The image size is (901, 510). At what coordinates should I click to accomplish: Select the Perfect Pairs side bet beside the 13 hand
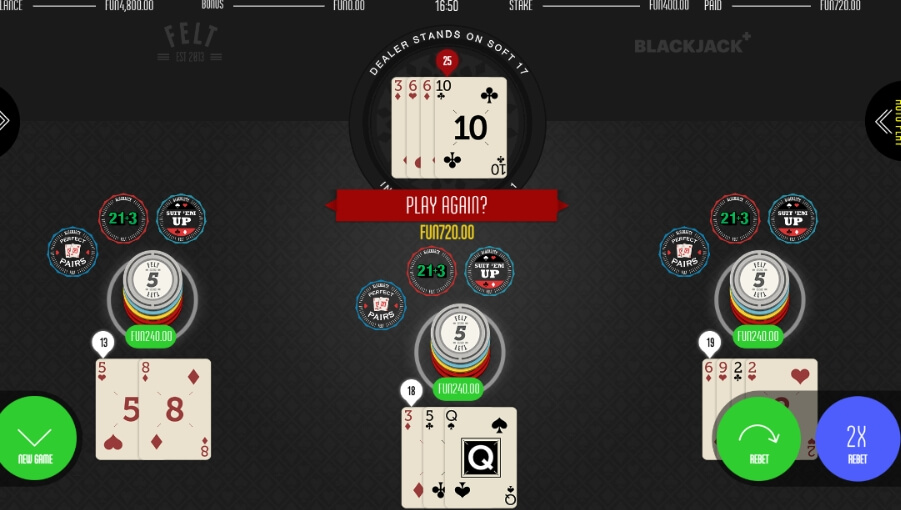click(x=73, y=252)
